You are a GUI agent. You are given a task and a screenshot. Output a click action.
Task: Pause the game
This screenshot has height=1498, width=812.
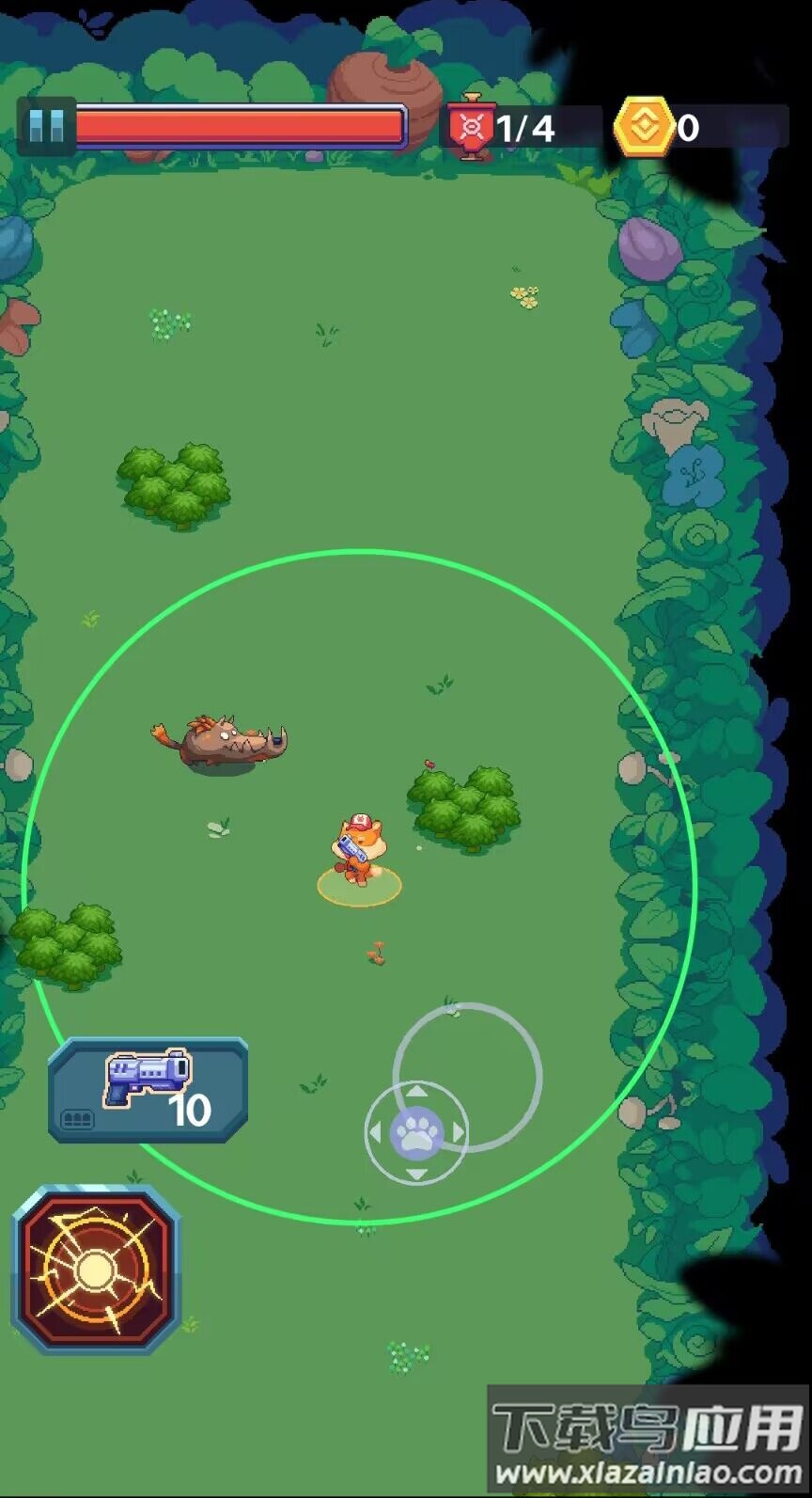45,126
